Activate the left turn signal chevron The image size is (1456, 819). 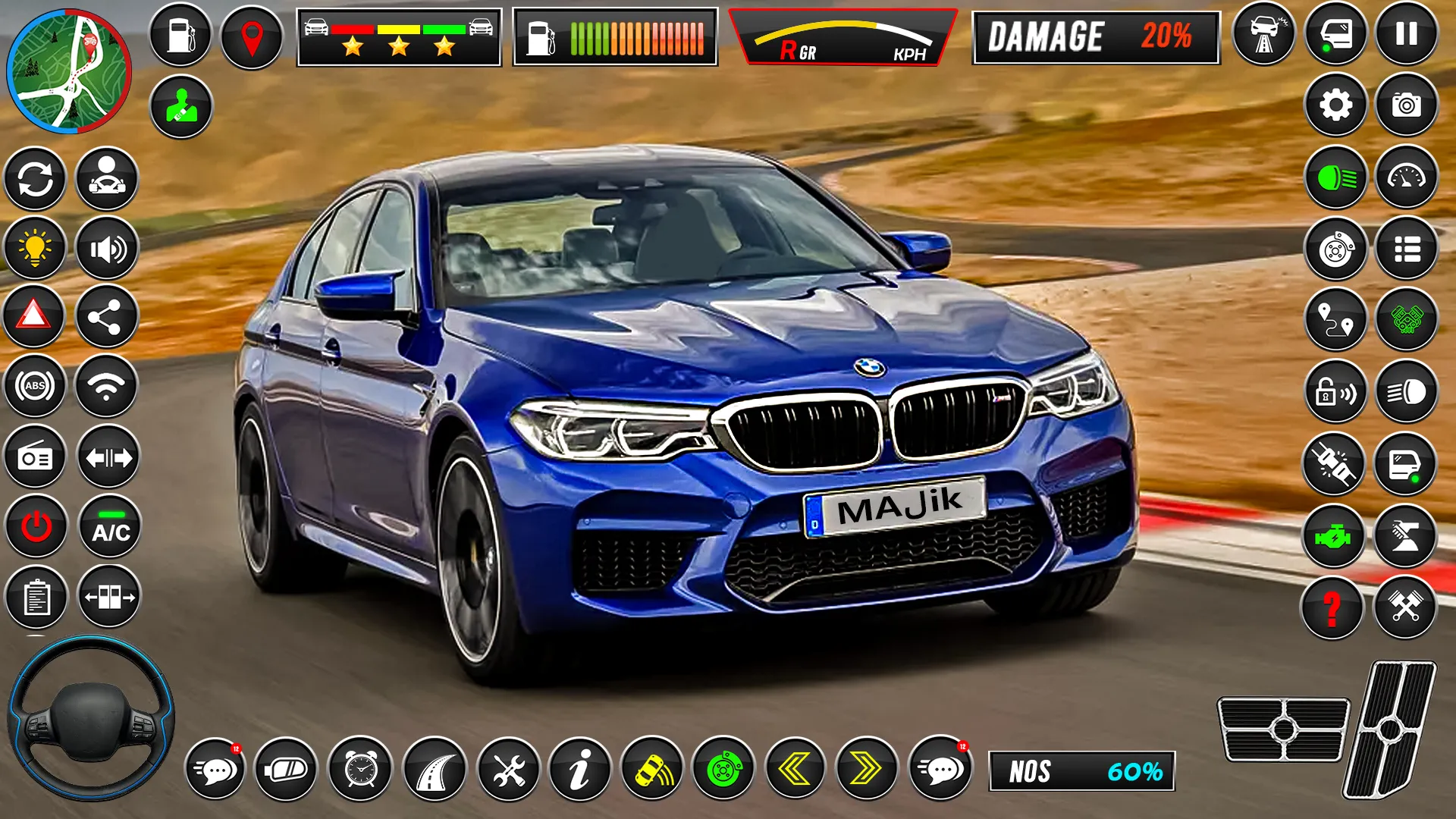[x=795, y=770]
